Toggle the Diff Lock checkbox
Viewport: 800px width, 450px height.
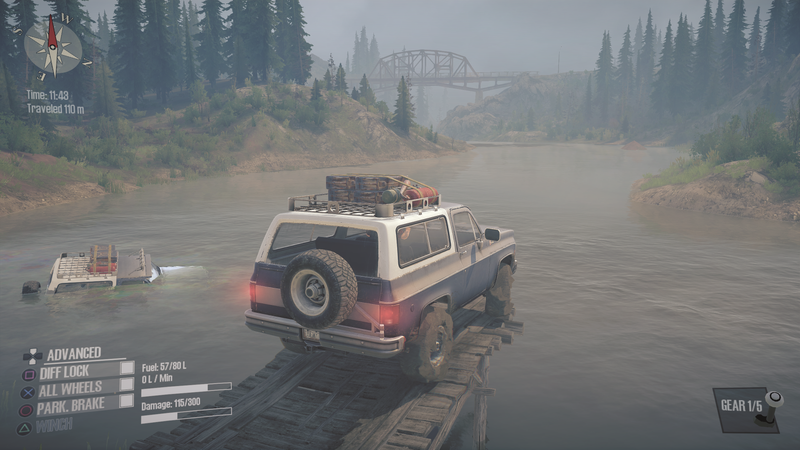tap(127, 368)
